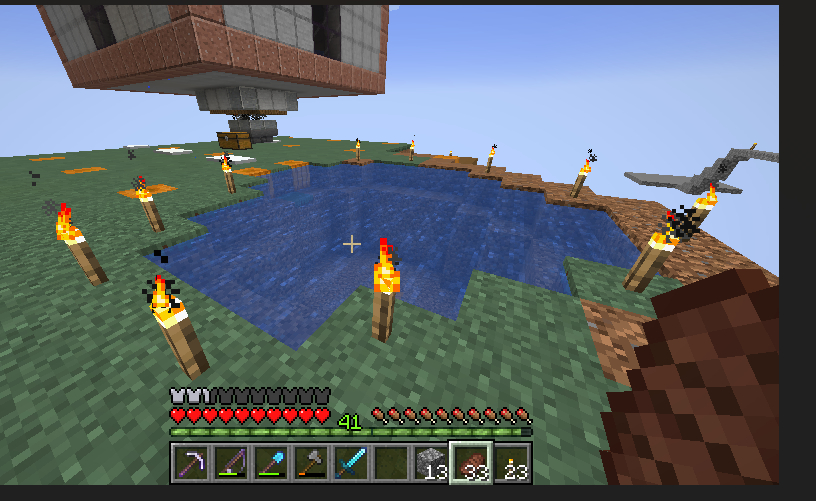Screen dimensions: 816x501
Task: Choose the diamond shovel slot
Action: 270,463
